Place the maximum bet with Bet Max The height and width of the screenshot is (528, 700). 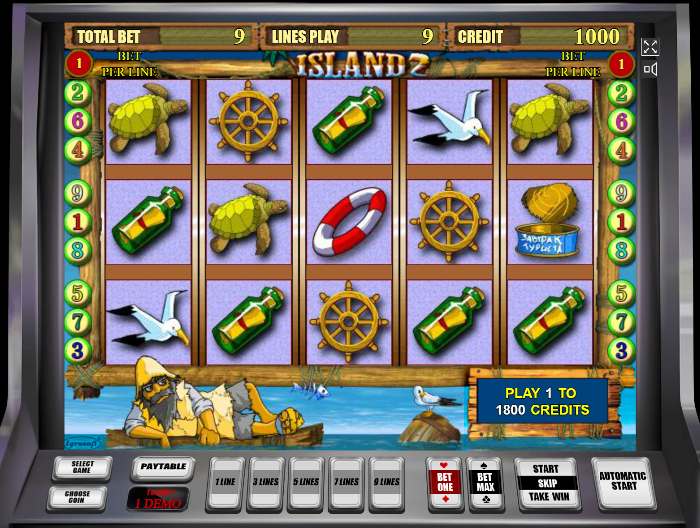(485, 484)
